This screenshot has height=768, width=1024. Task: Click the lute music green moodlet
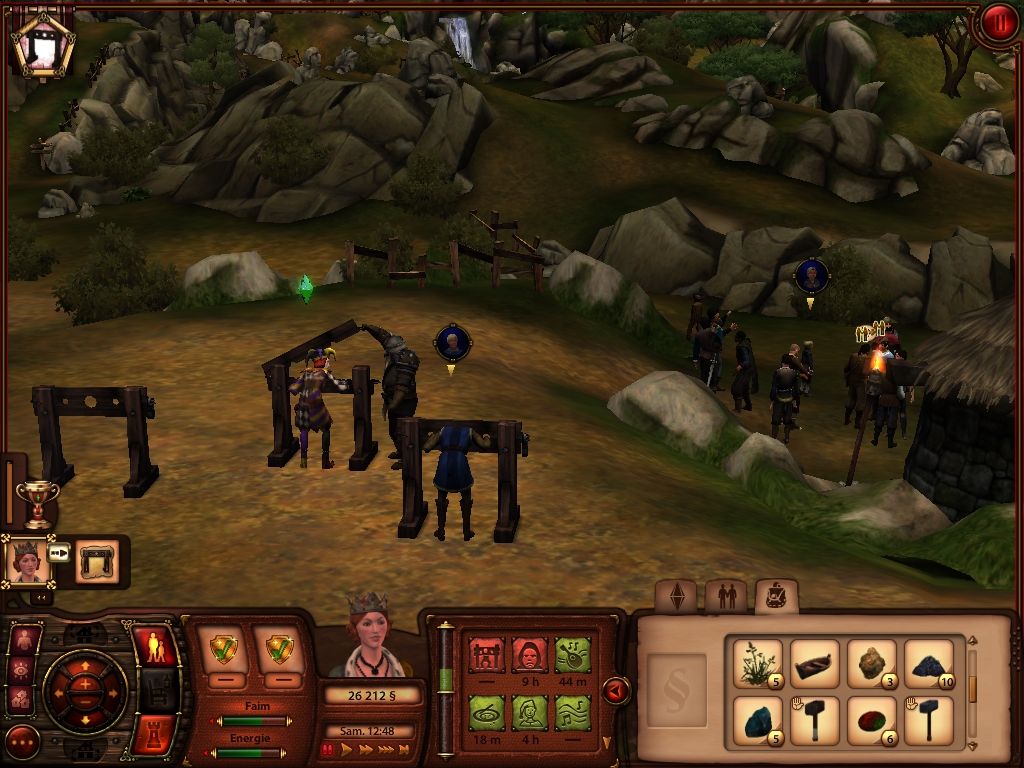pyautogui.click(x=573, y=713)
